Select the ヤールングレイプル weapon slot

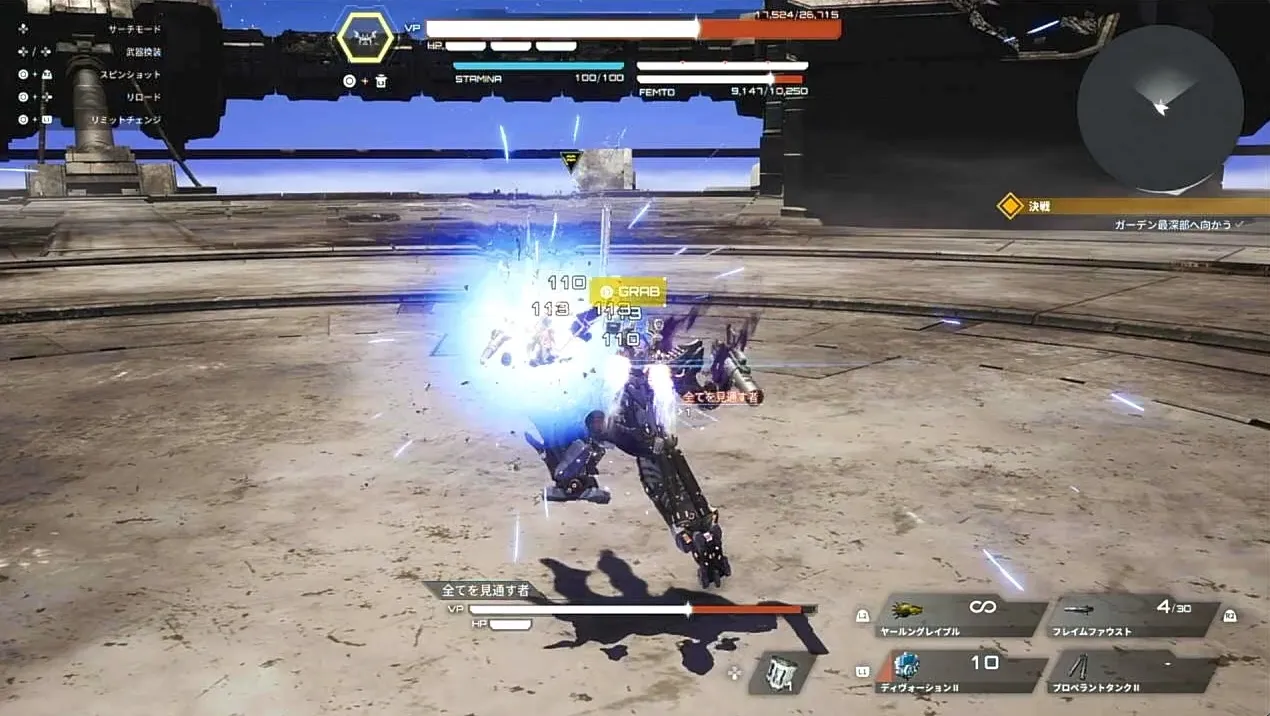[958, 615]
